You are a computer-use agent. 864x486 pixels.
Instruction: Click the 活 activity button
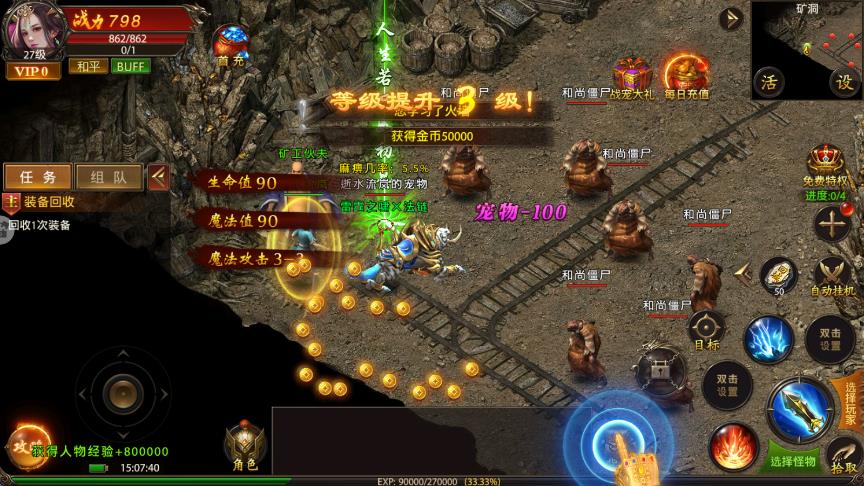click(769, 82)
